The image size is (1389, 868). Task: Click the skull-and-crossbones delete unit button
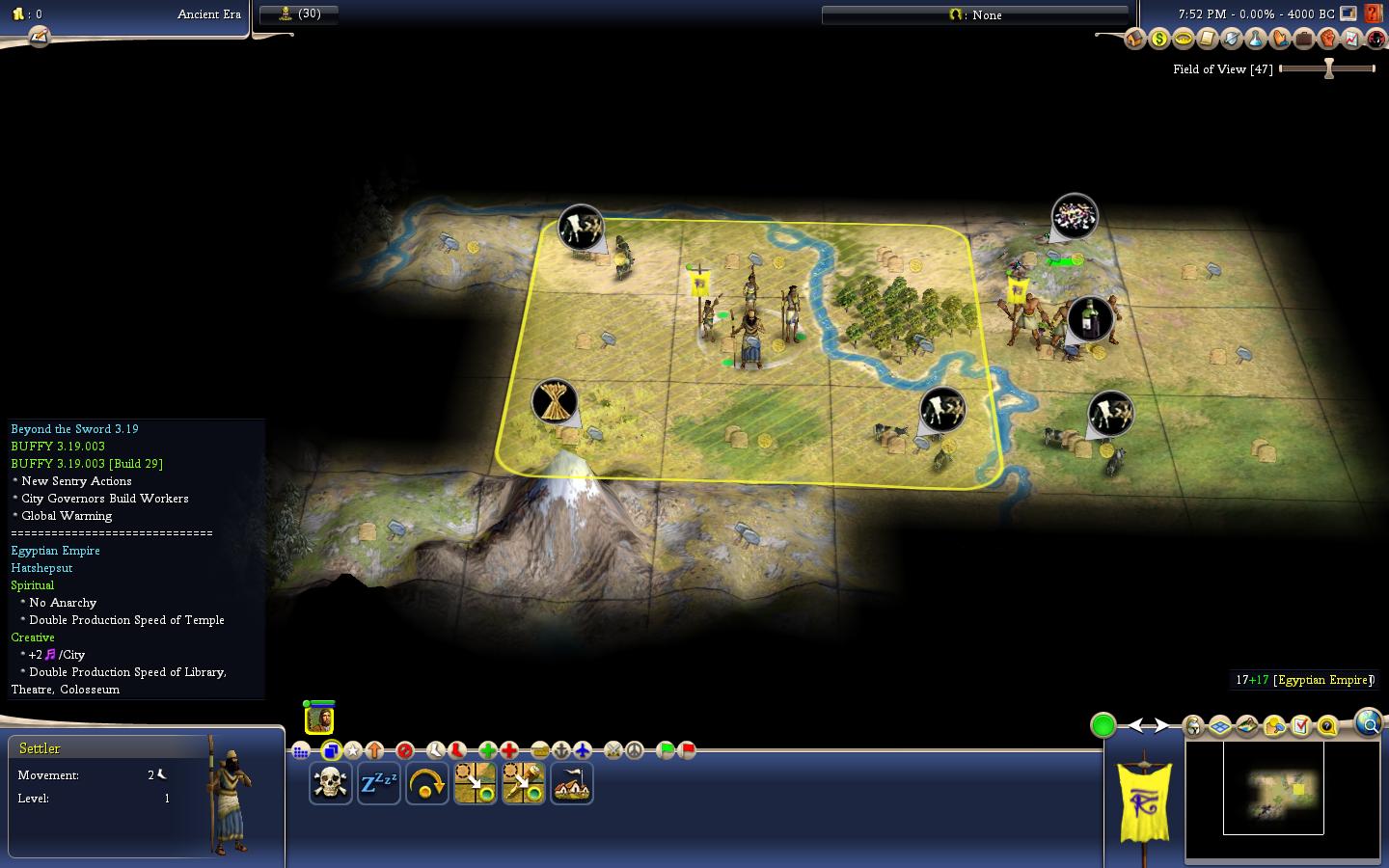pyautogui.click(x=330, y=783)
